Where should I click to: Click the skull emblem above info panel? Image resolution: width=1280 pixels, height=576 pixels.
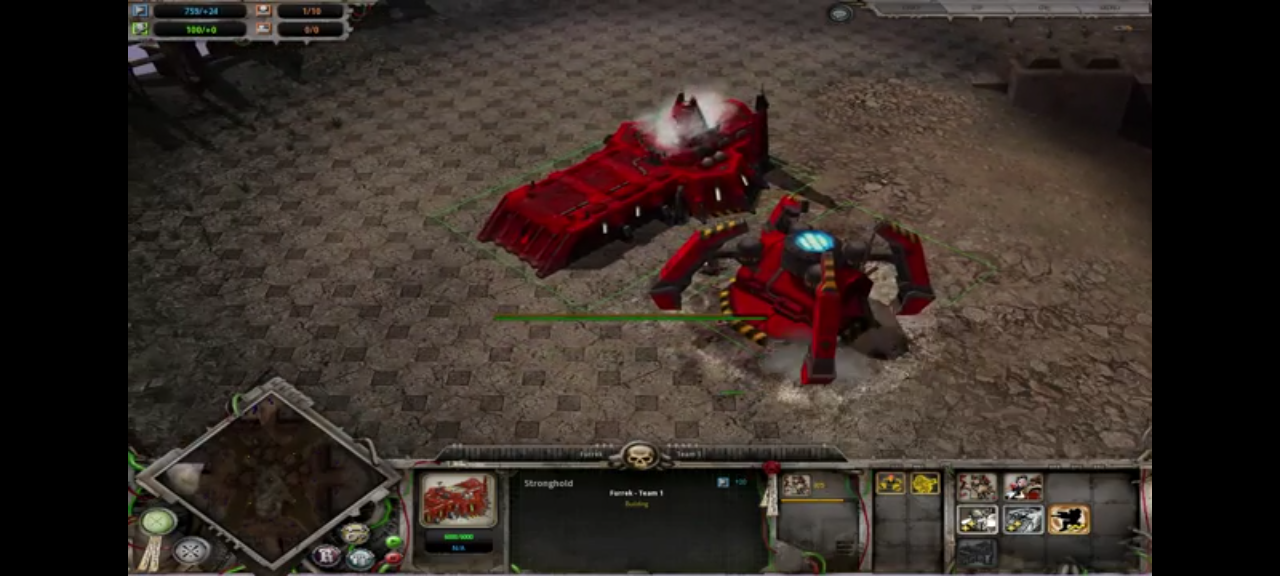pos(640,456)
